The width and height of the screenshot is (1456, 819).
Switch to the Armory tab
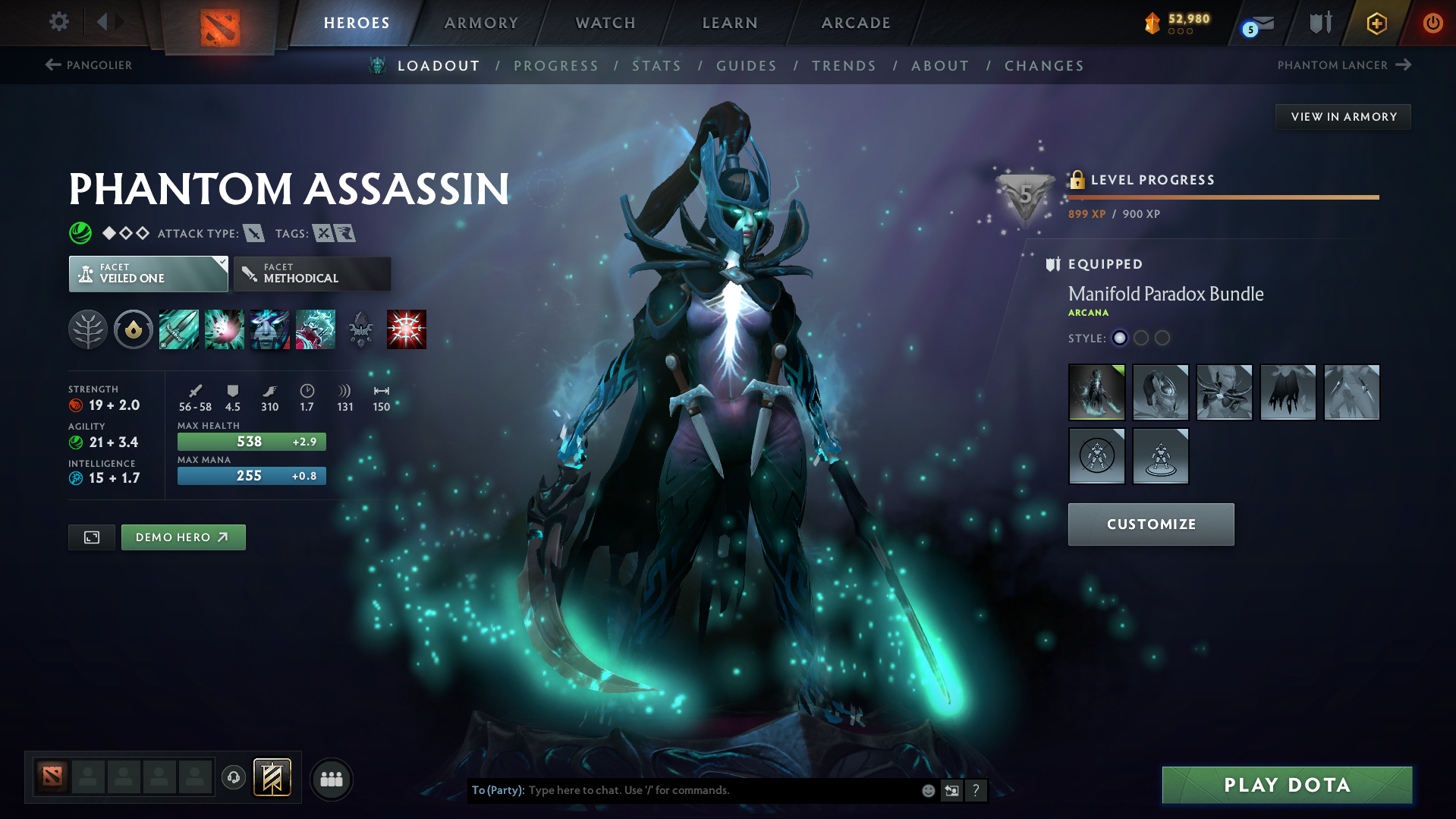point(481,23)
